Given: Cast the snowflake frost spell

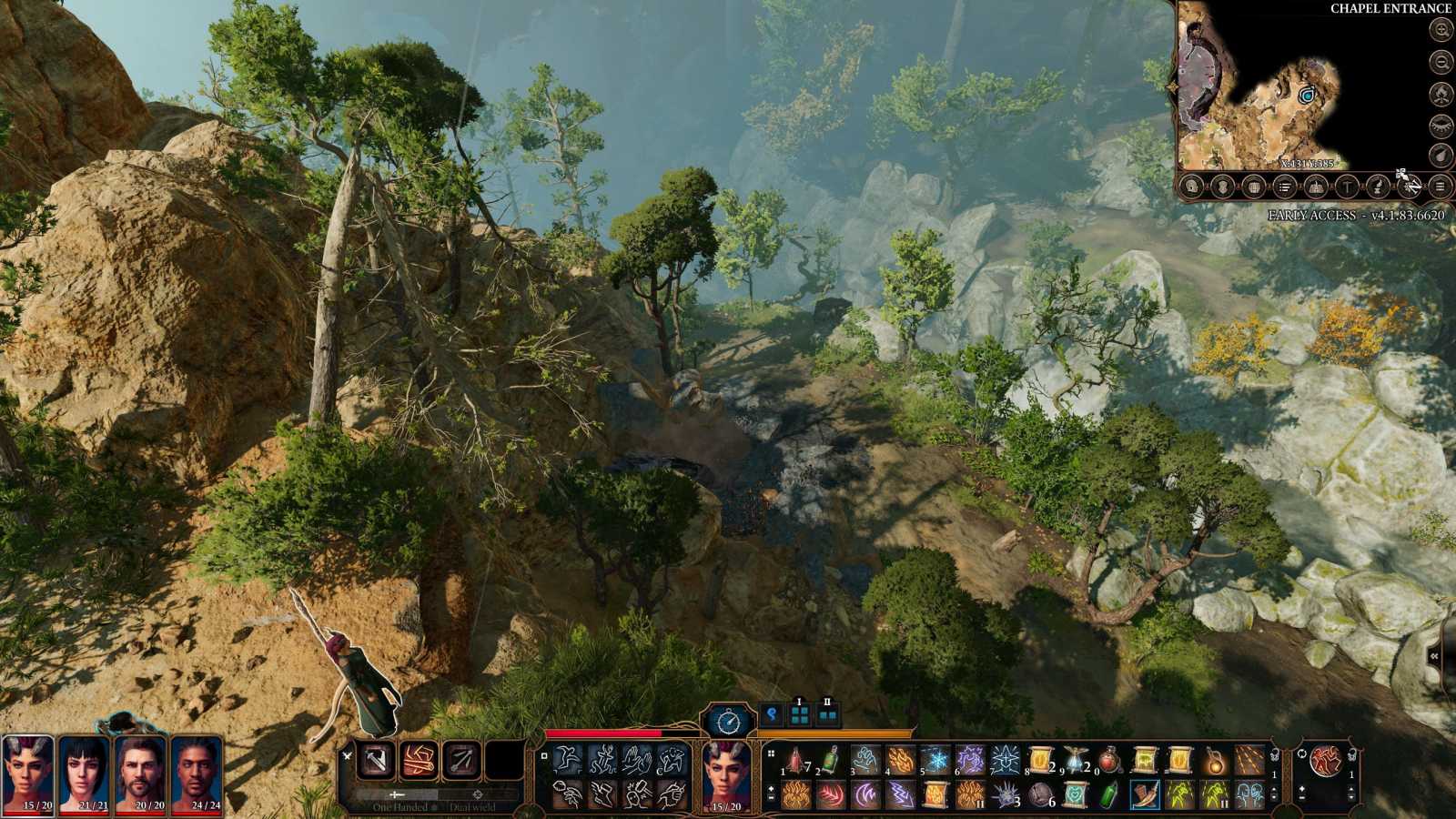Looking at the screenshot, I should click(x=935, y=759).
